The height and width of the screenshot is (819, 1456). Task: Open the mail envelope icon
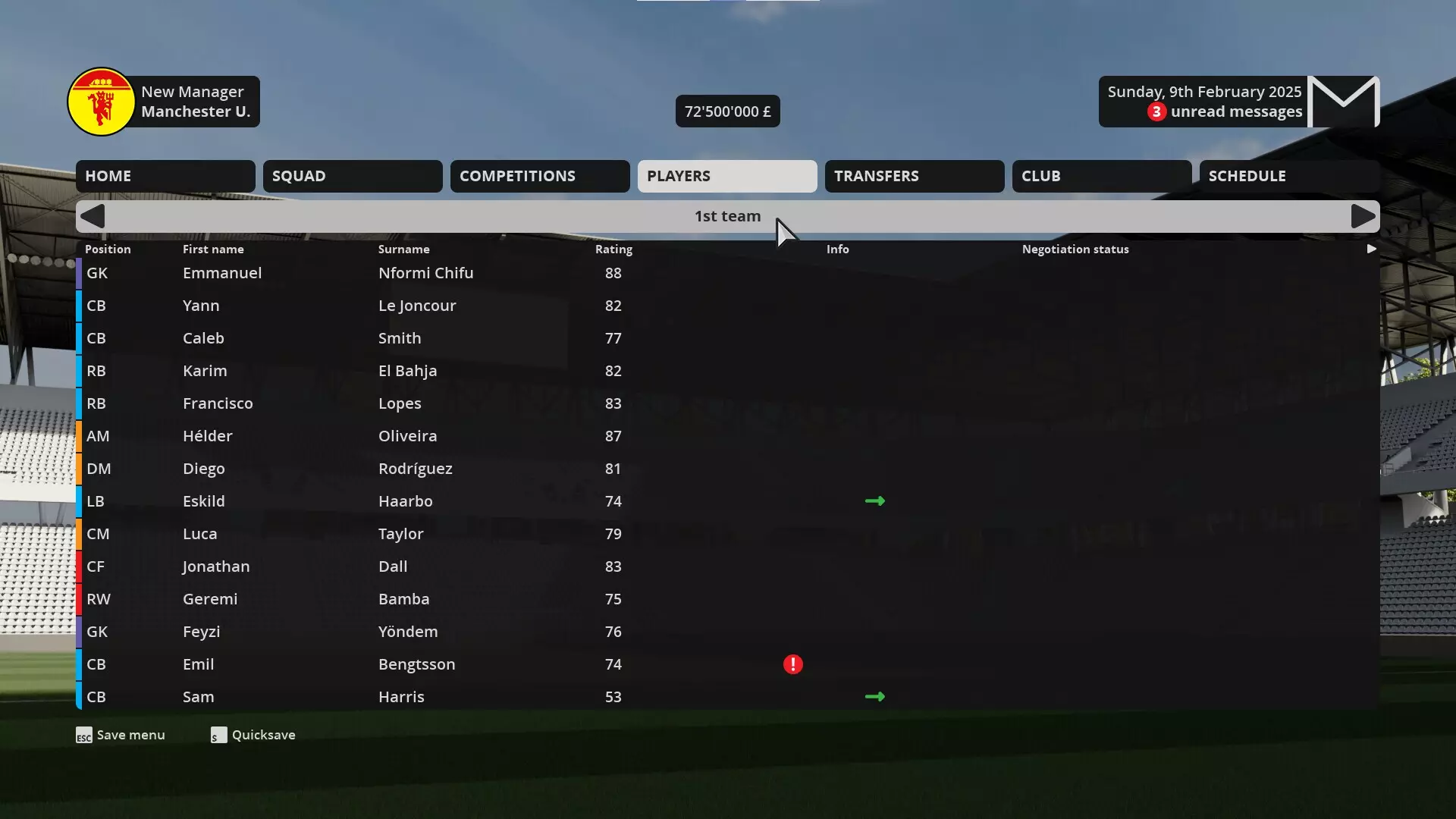tap(1343, 101)
